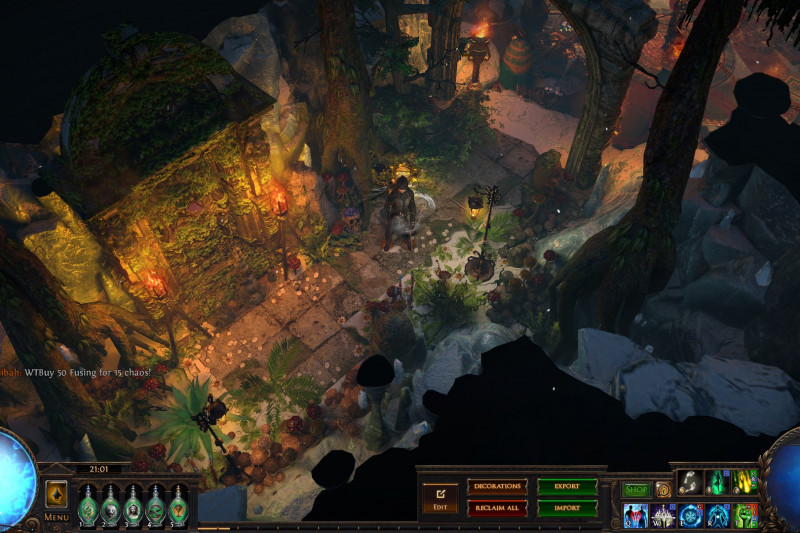
Task: Activate the green fist skill
Action: 746,515
